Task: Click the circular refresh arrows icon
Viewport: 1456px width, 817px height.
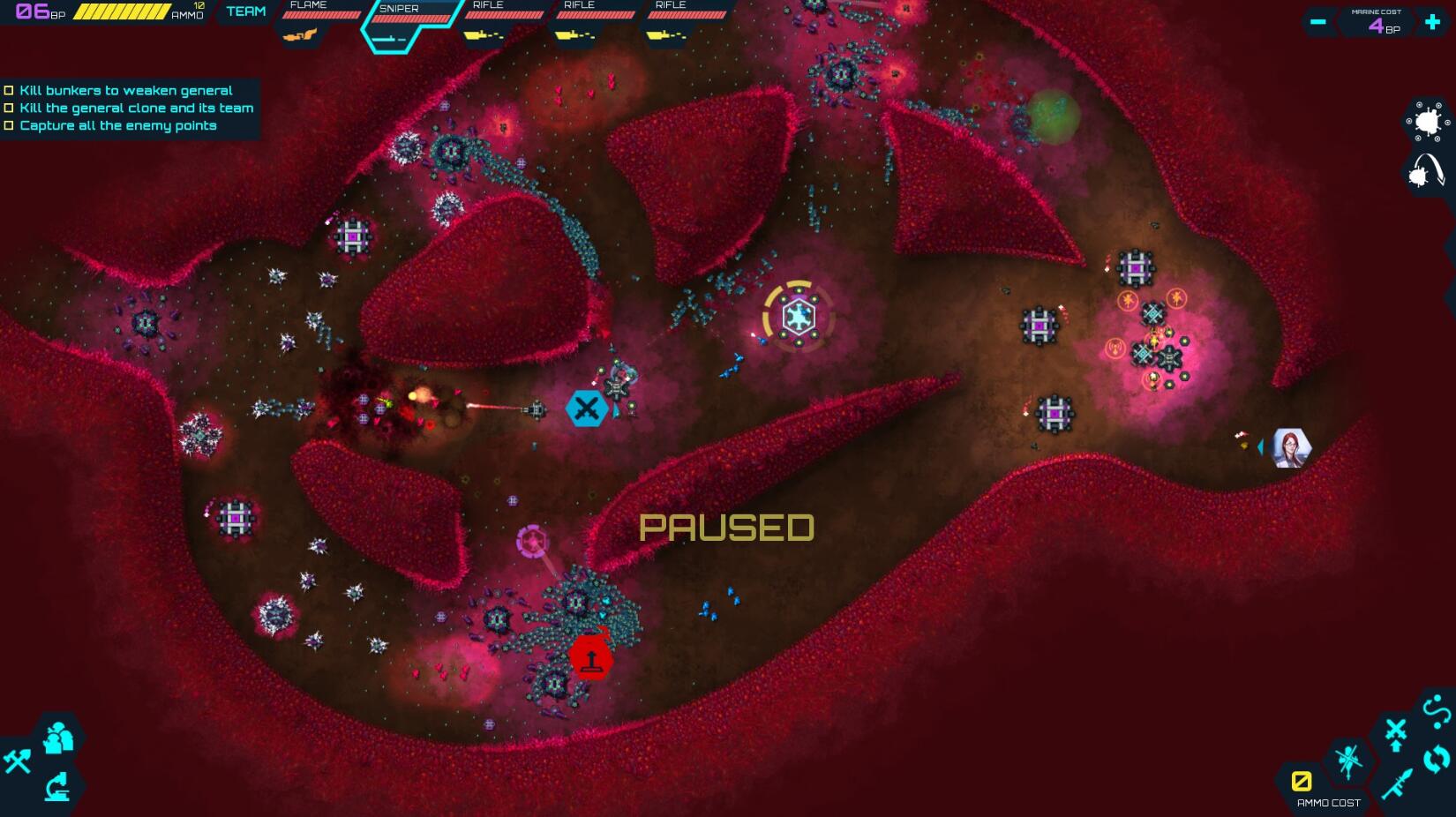Action: (x=1435, y=759)
